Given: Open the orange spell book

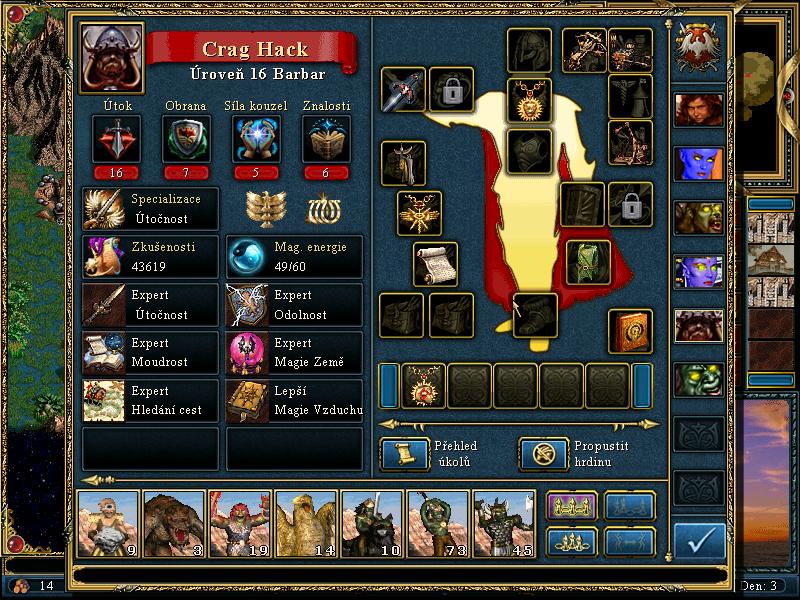Looking at the screenshot, I should click(x=630, y=331).
